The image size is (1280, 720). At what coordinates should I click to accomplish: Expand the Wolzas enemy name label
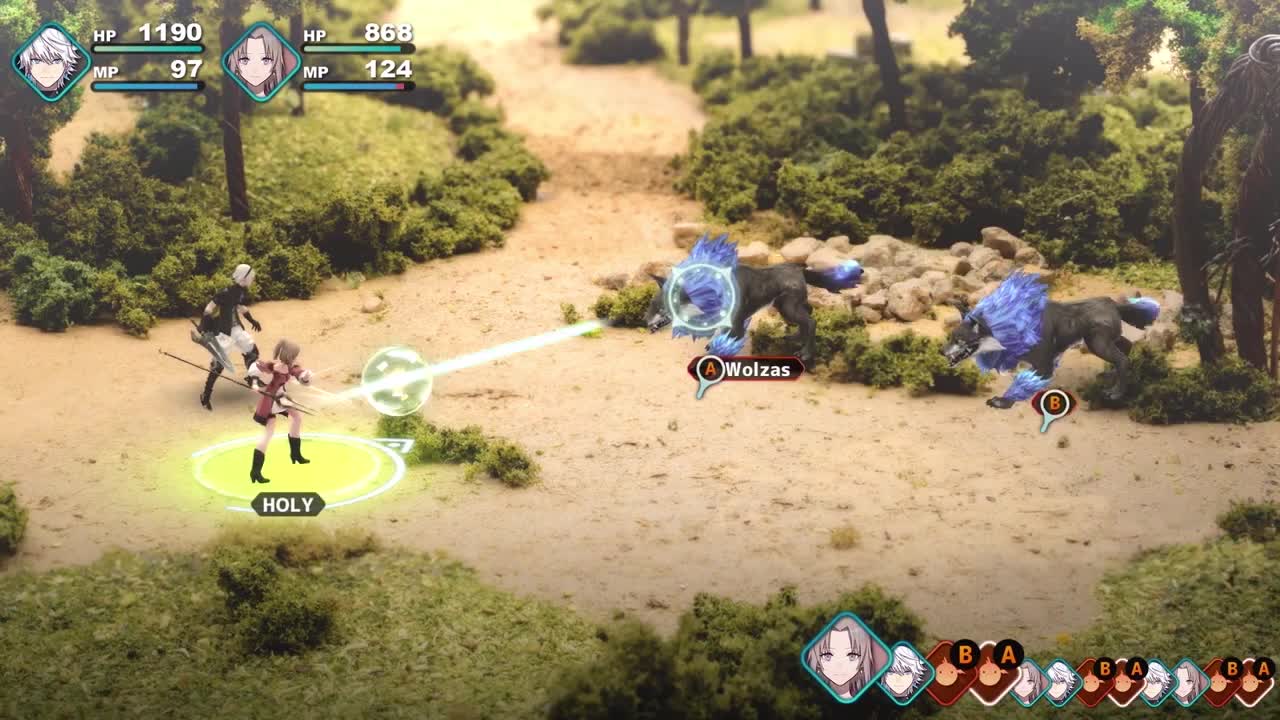757,369
